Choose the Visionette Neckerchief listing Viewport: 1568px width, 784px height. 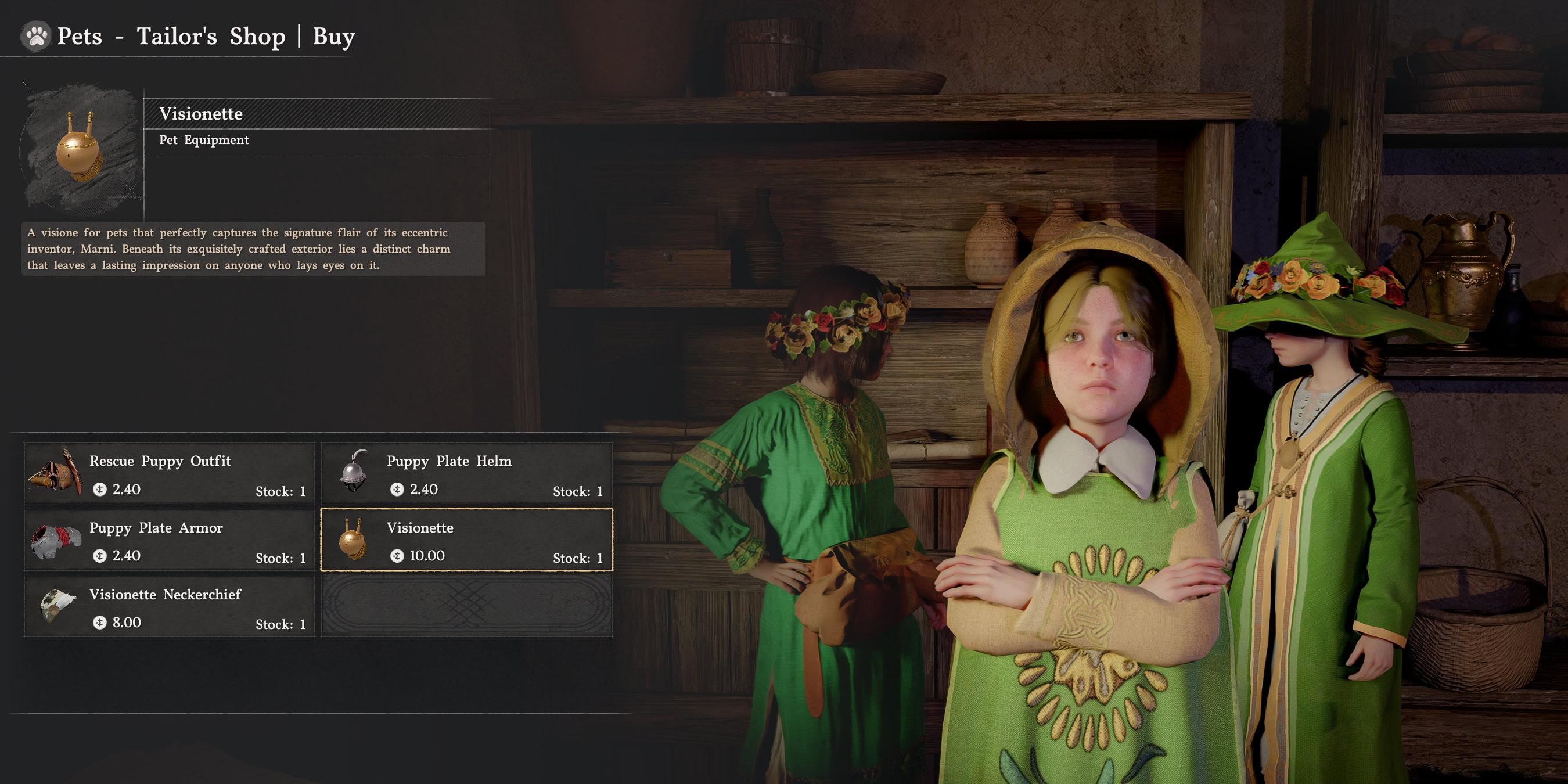[x=169, y=607]
